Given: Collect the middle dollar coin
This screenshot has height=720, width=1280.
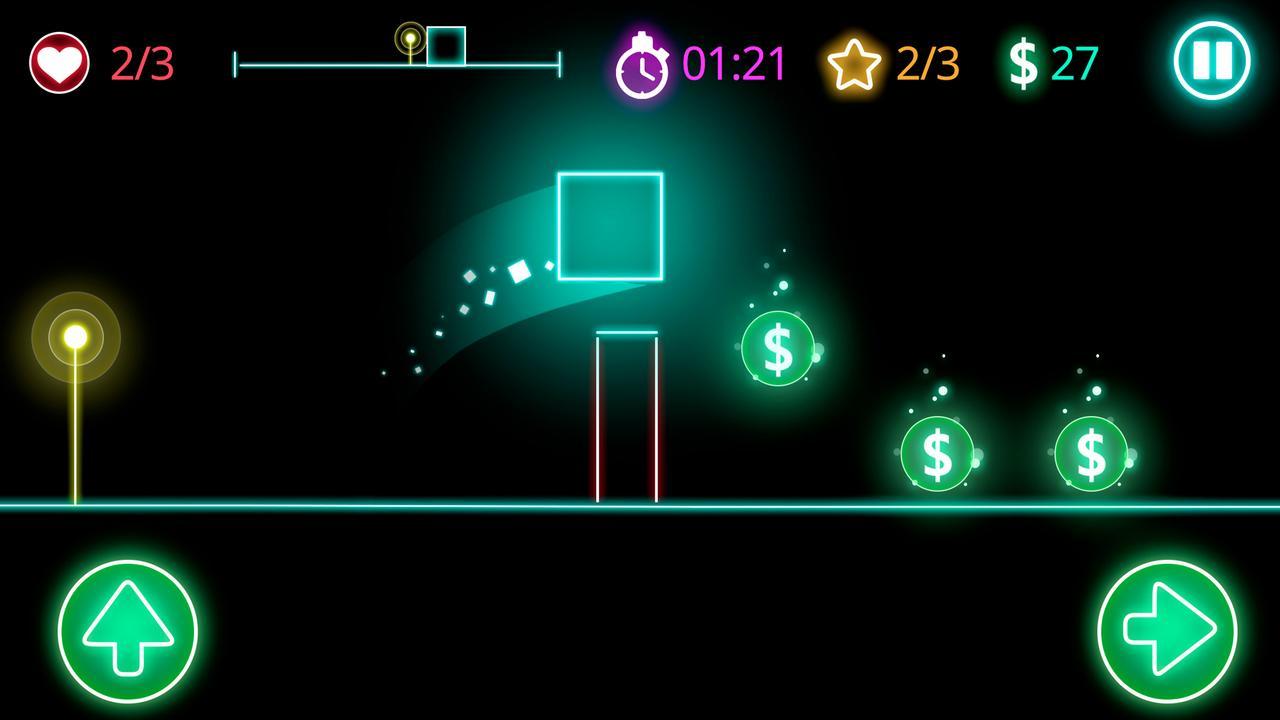Looking at the screenshot, I should tap(936, 452).
